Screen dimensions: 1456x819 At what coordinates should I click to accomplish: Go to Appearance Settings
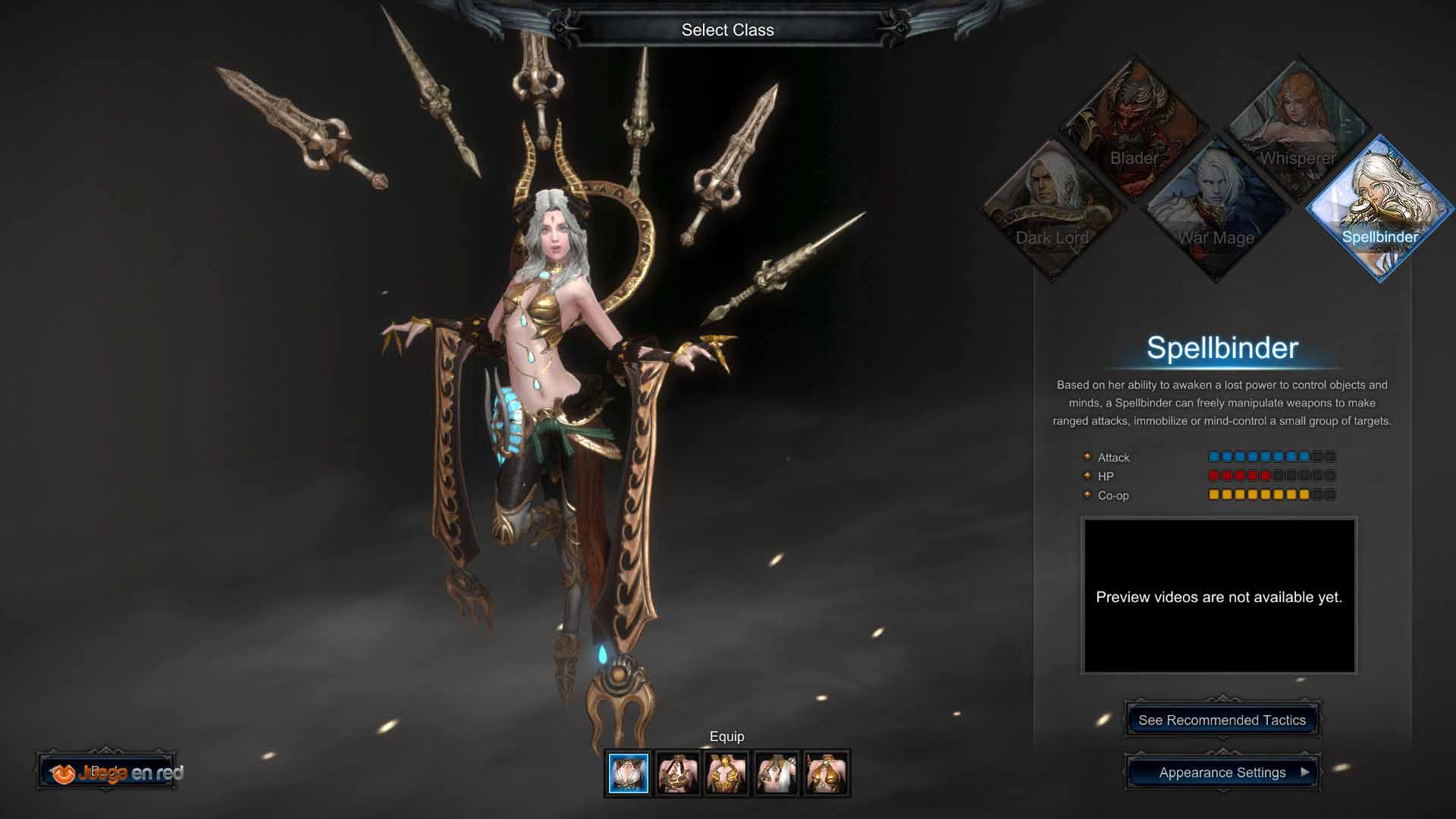[1222, 772]
